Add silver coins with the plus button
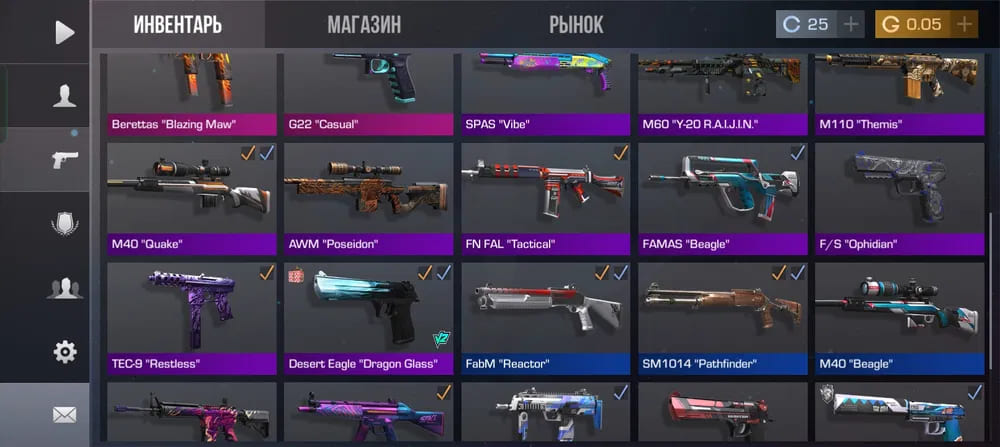 [851, 24]
